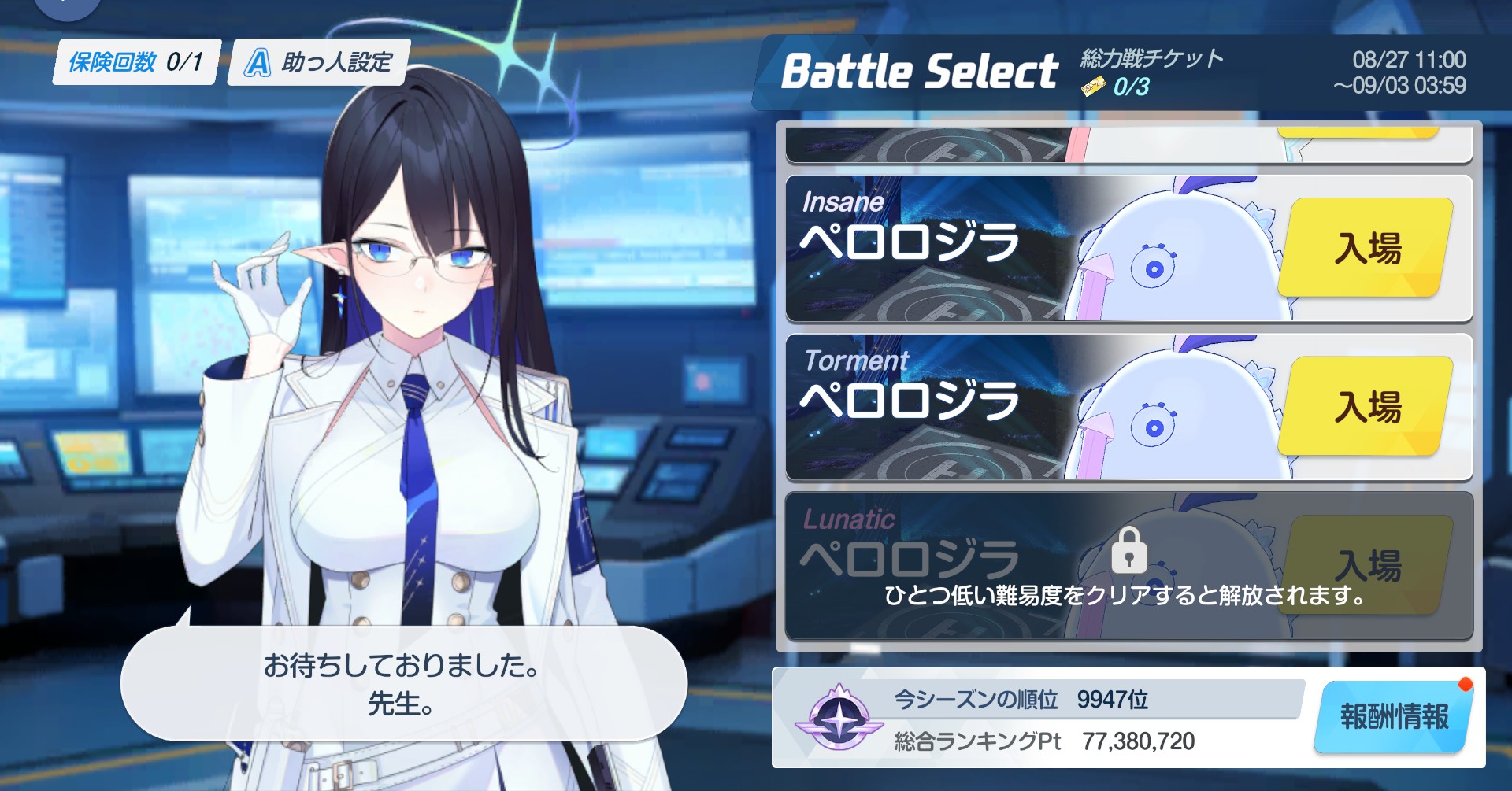This screenshot has height=791, width=1512.
Task: Enter the Insane ペロロジラ battle
Action: 1366,248
